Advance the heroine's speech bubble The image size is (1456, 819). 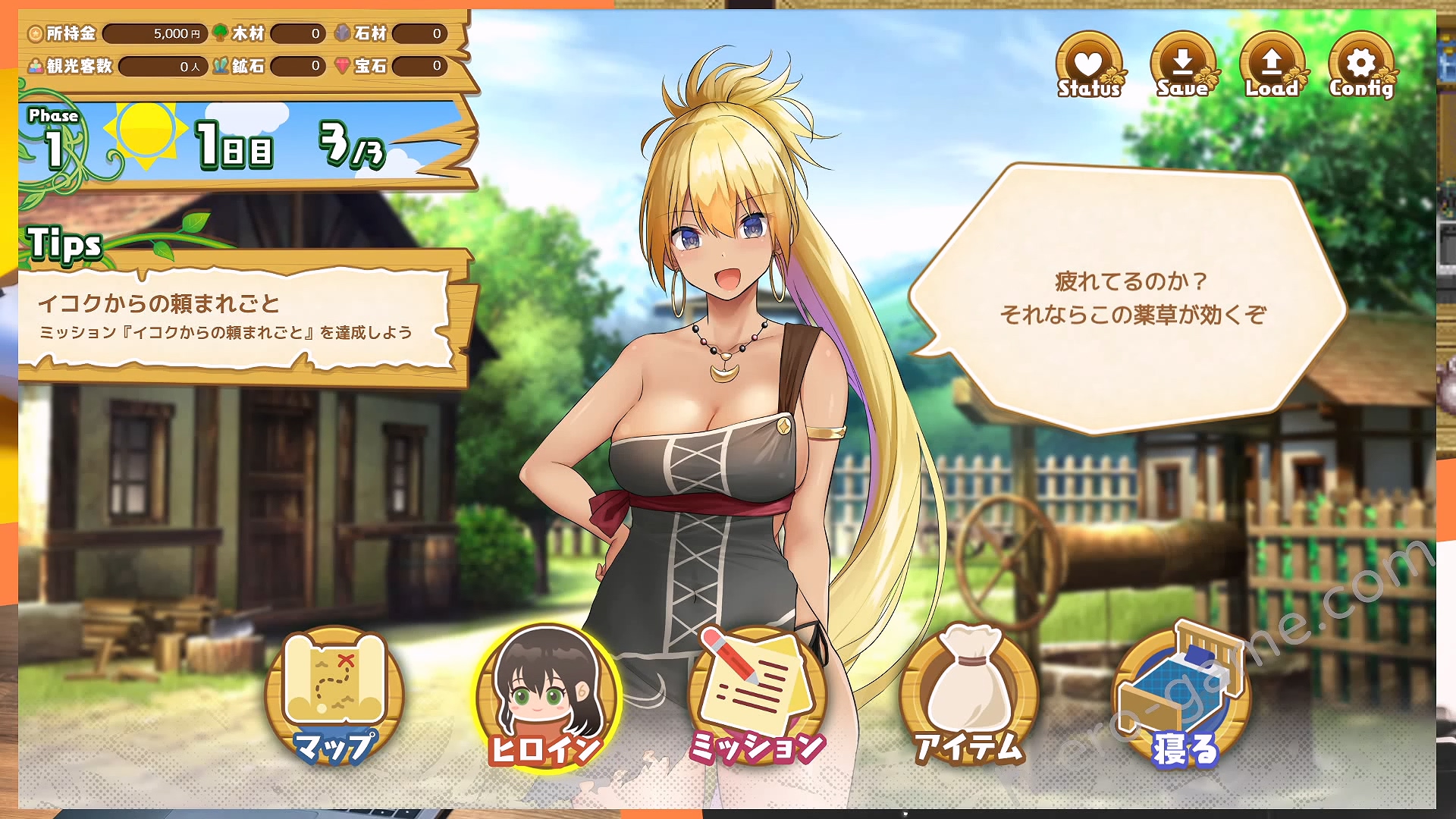coord(1131,298)
